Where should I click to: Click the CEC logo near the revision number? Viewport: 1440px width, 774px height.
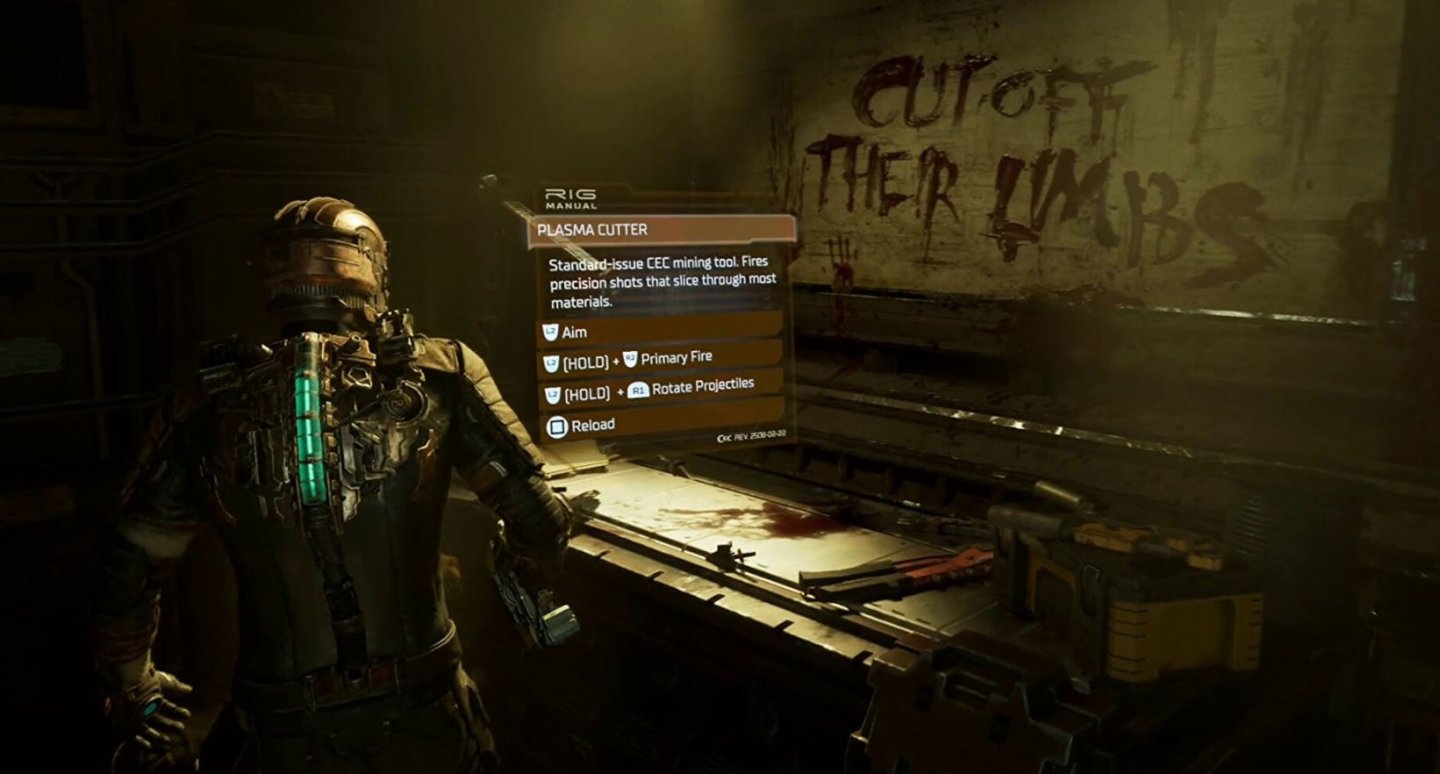[x=724, y=439]
